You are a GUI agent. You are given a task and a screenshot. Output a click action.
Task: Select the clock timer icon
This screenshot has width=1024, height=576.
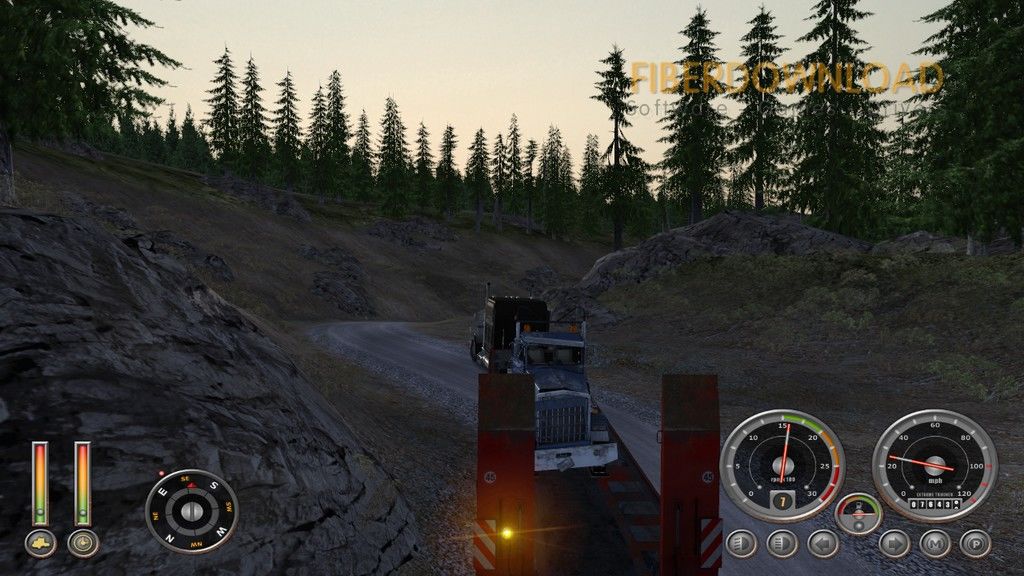click(x=83, y=543)
